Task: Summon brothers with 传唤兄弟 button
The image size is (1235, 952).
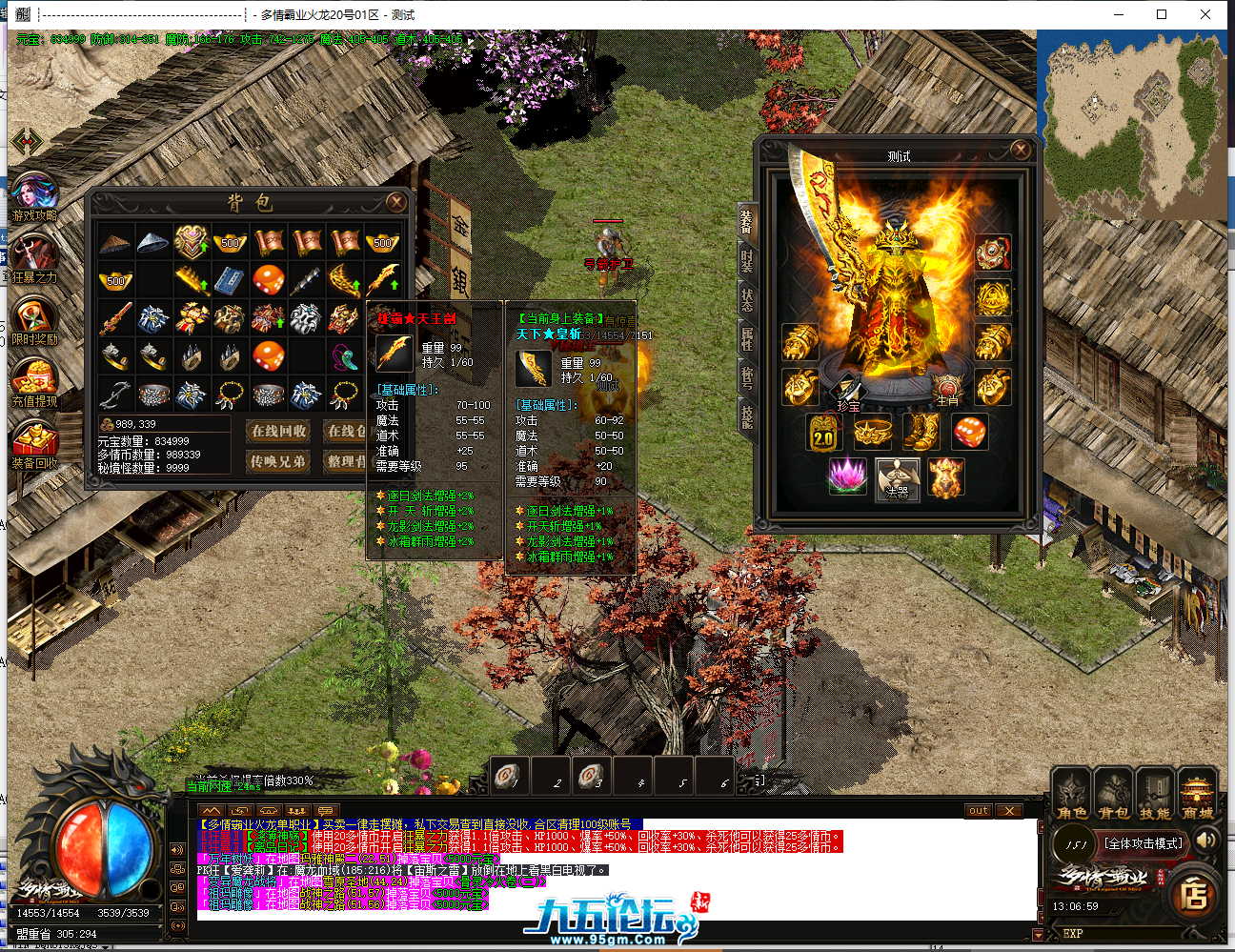Action: click(278, 461)
